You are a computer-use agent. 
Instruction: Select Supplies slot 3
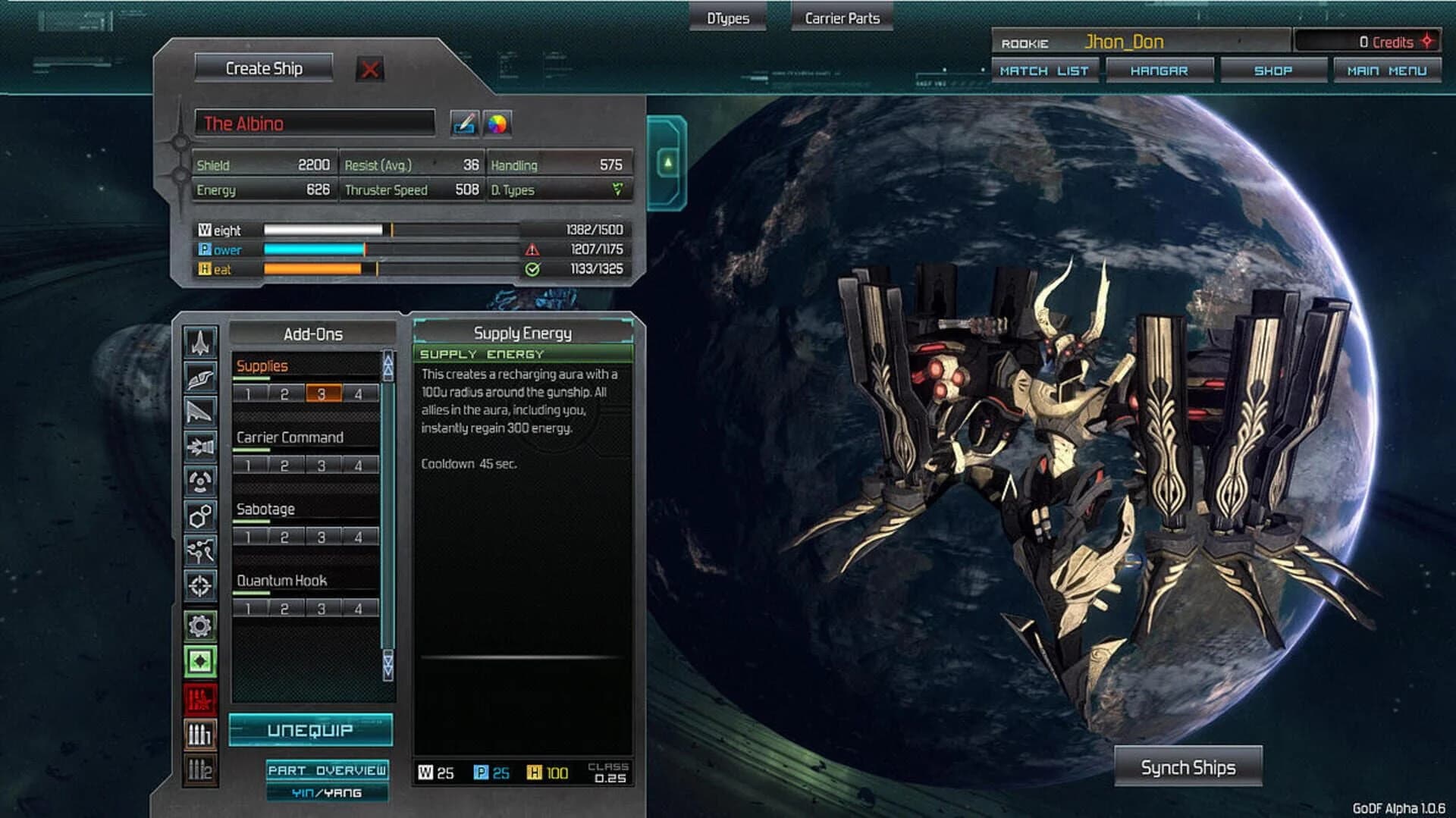(x=322, y=393)
